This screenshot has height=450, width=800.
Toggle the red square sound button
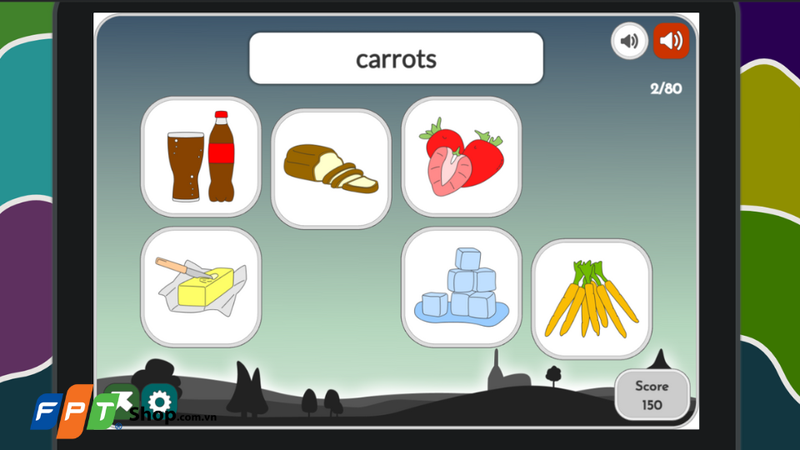pyautogui.click(x=672, y=41)
